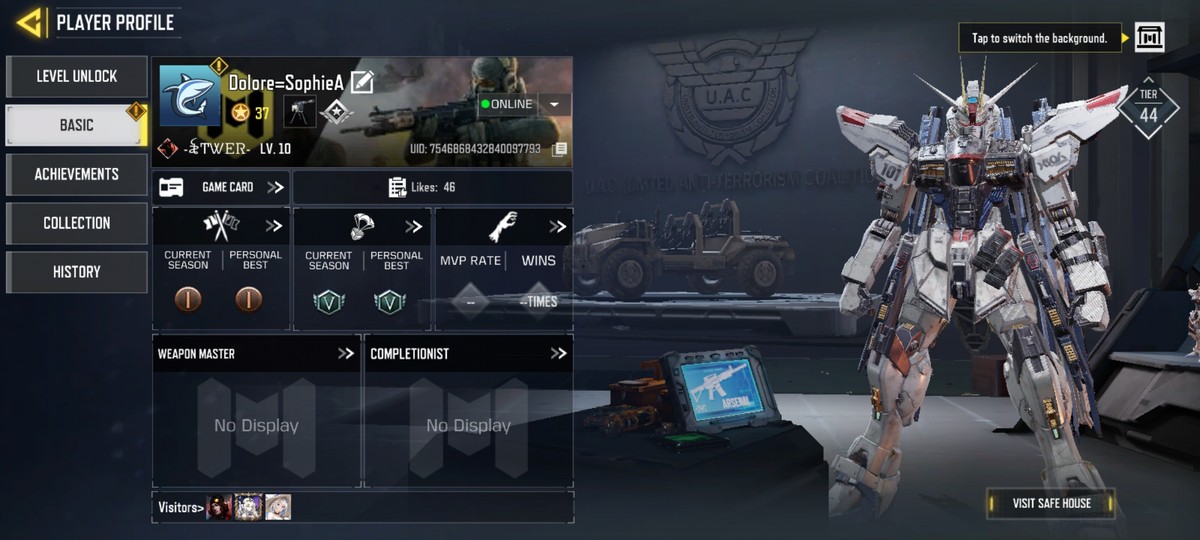Expand the MVP Rate and Wins stats
Screen dimensions: 1200x540
coord(557,227)
